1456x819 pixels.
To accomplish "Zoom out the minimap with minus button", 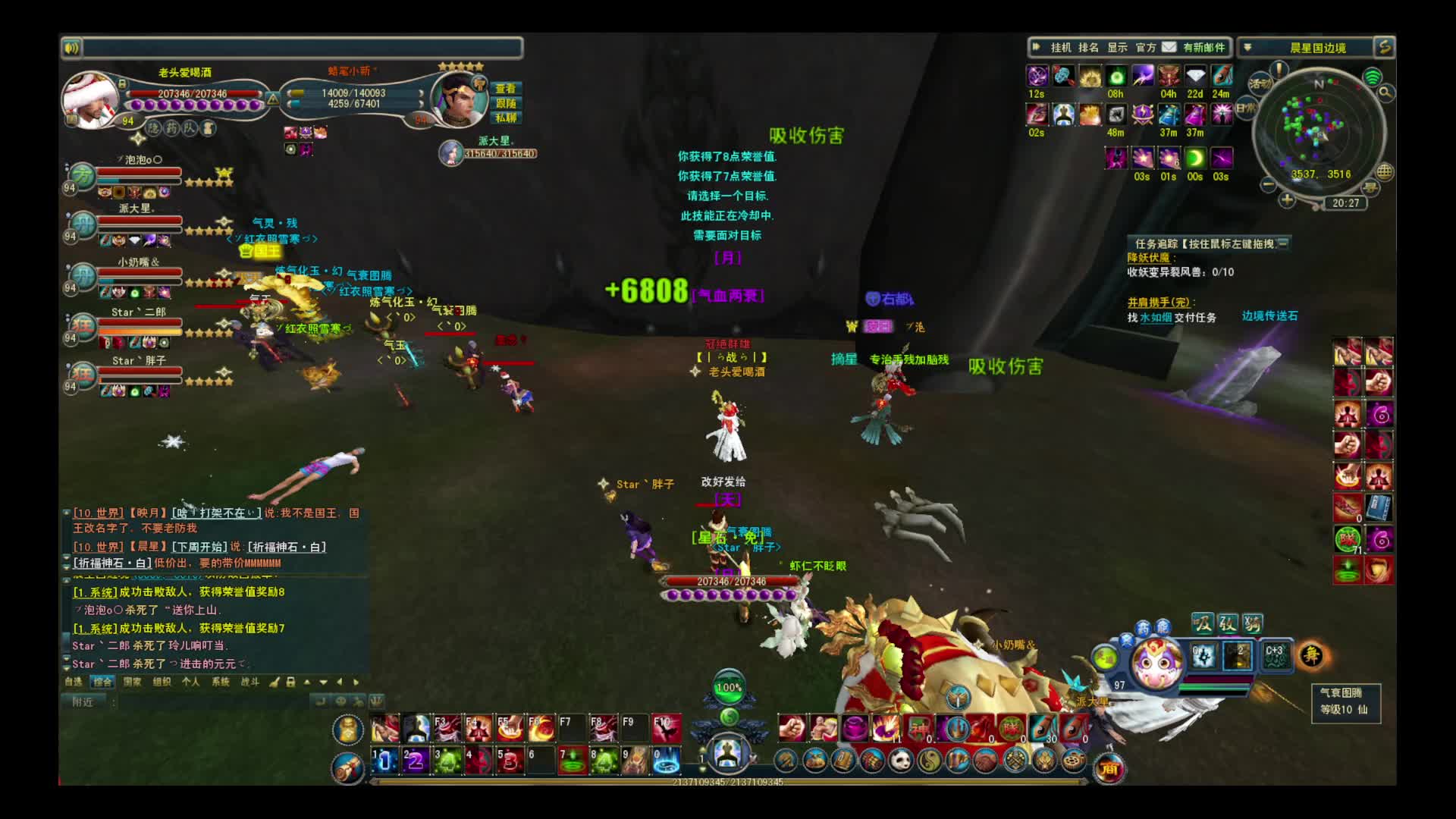I will coord(1268,184).
